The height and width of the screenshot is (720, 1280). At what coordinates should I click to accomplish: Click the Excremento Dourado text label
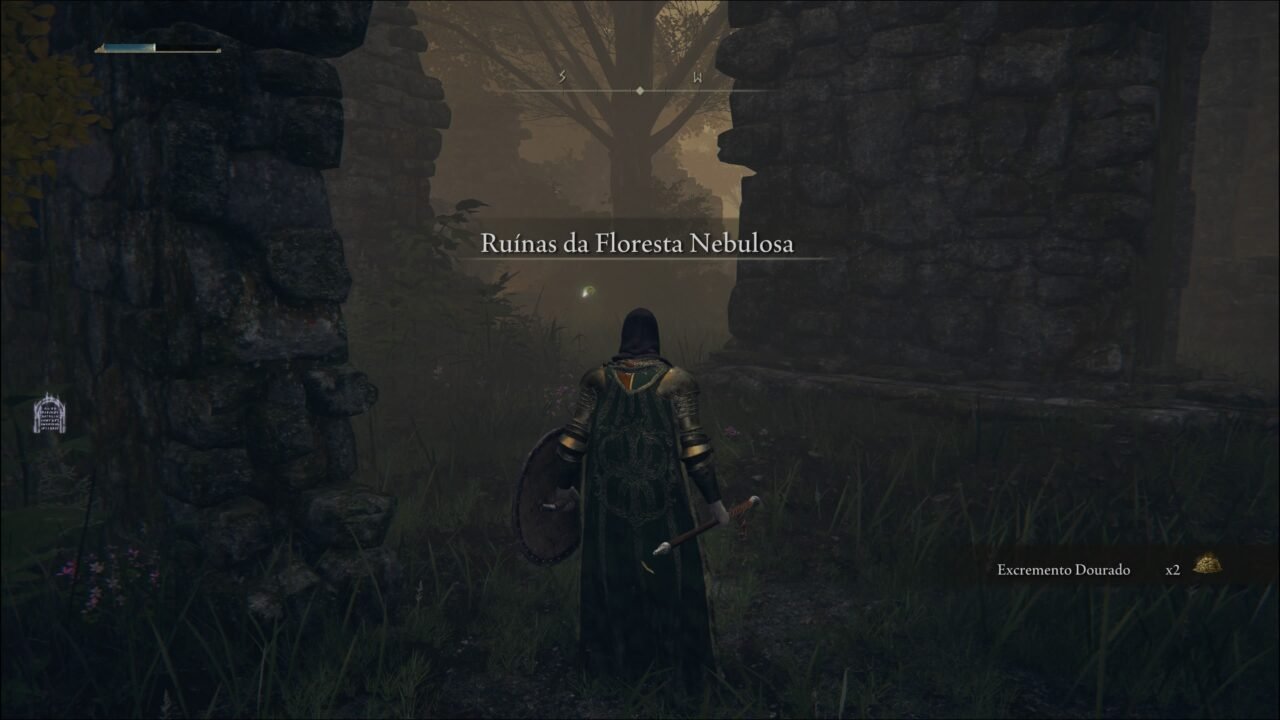(x=1061, y=569)
